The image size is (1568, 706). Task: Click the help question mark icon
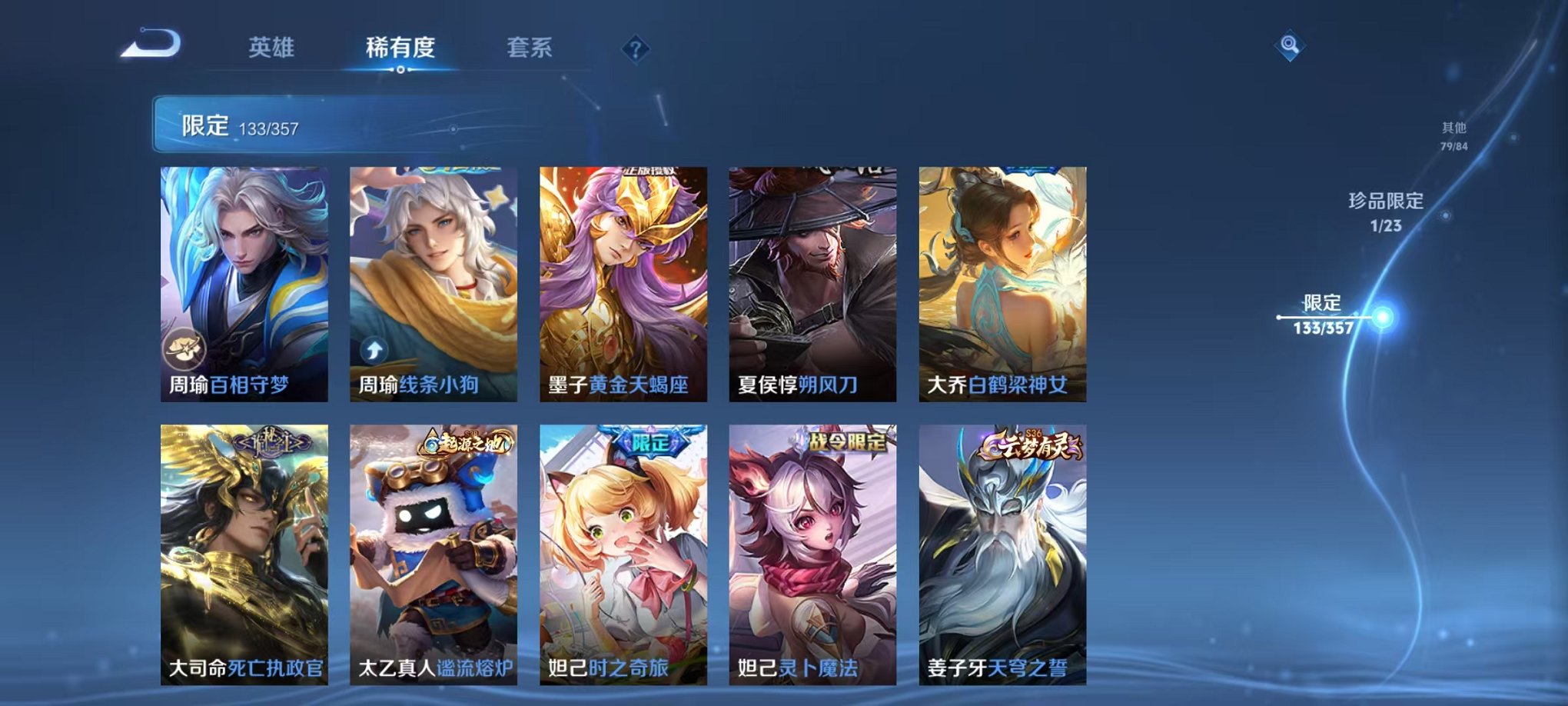coord(634,48)
